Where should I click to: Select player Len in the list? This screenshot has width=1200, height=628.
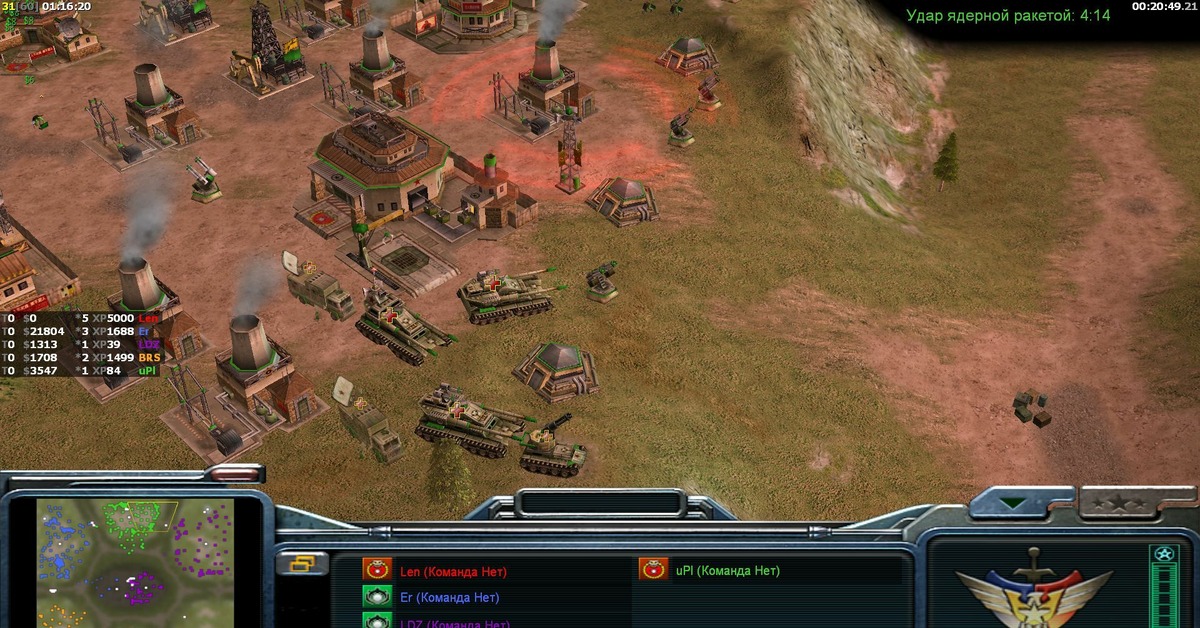click(x=453, y=572)
